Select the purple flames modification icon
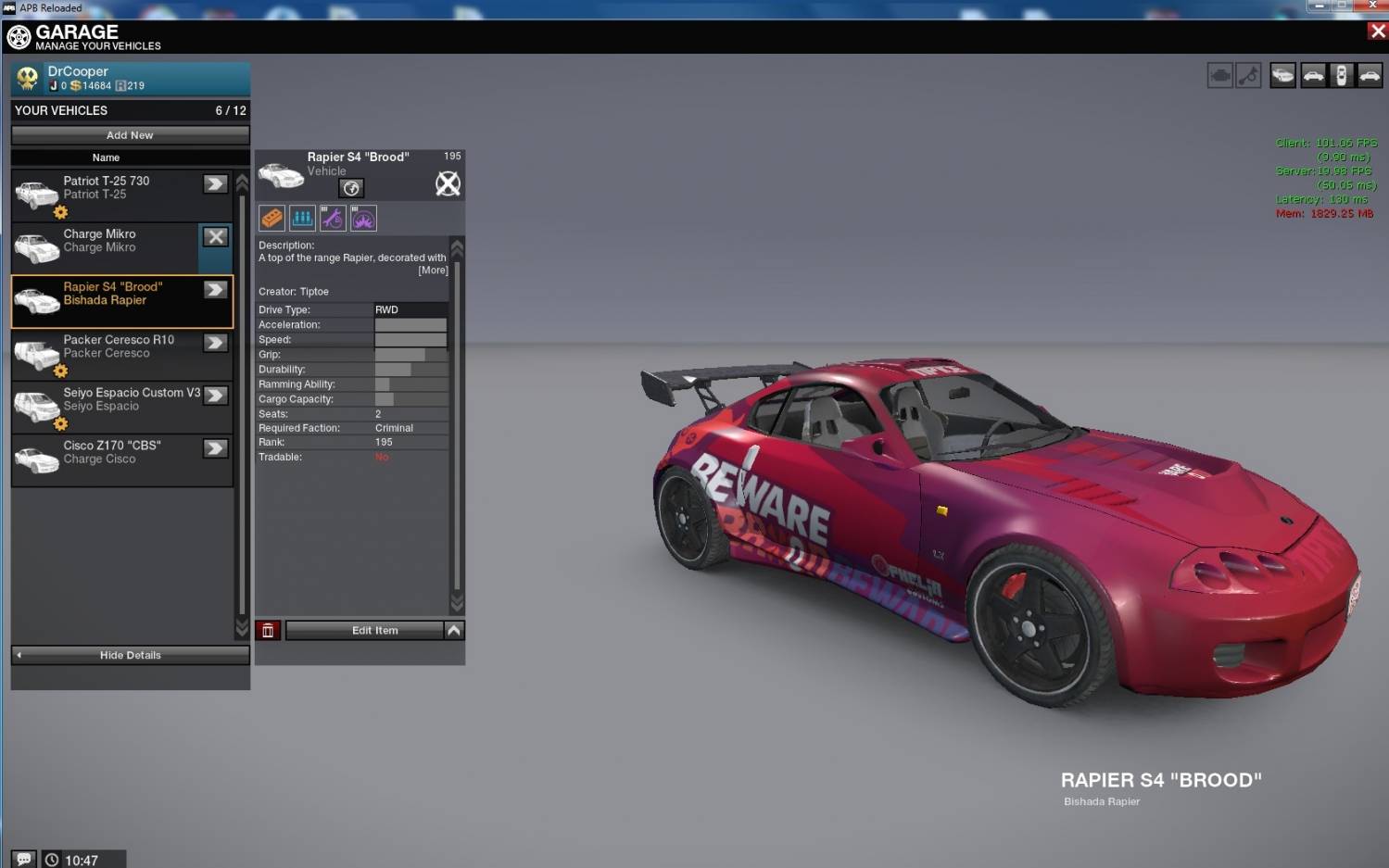This screenshot has height=868, width=1389. (x=363, y=219)
